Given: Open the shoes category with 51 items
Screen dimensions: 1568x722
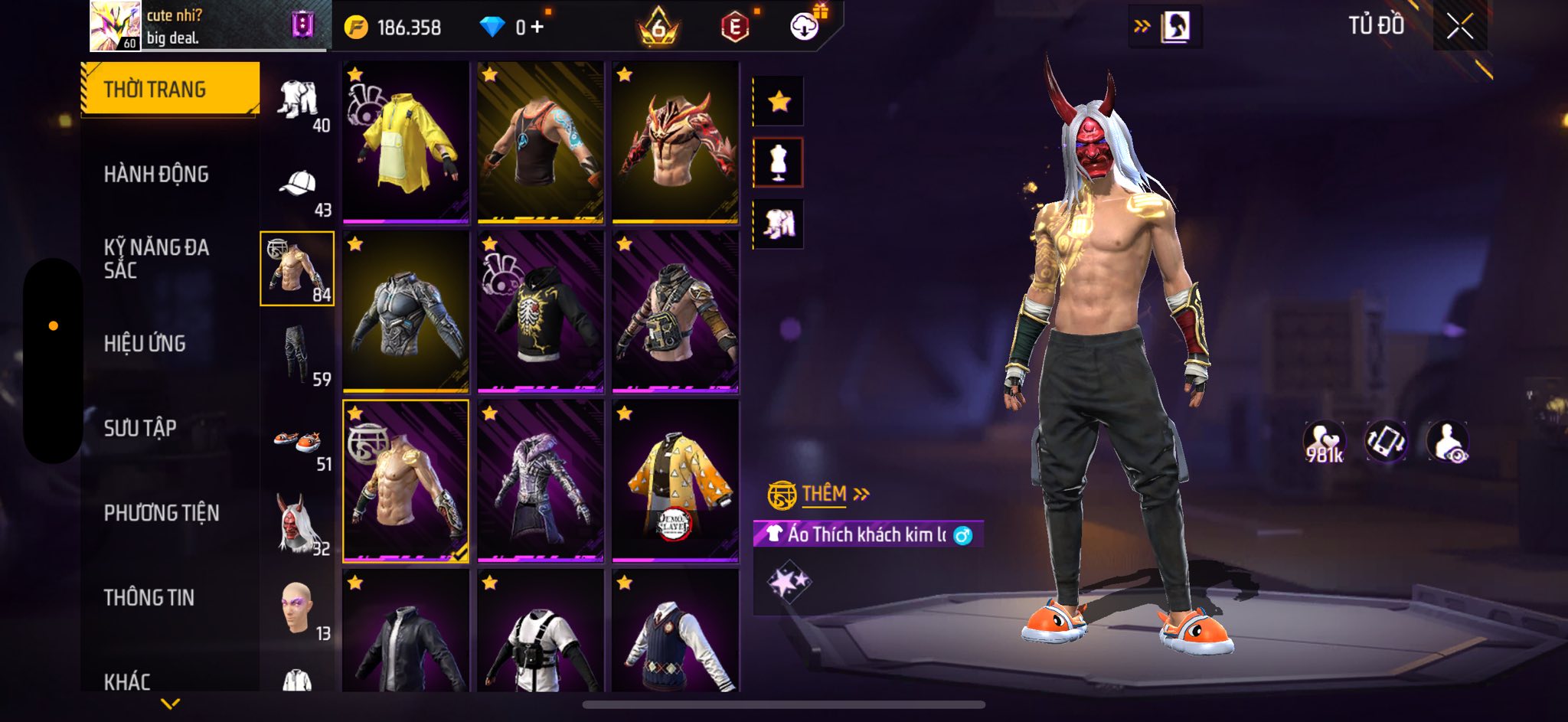Looking at the screenshot, I should coord(298,443).
